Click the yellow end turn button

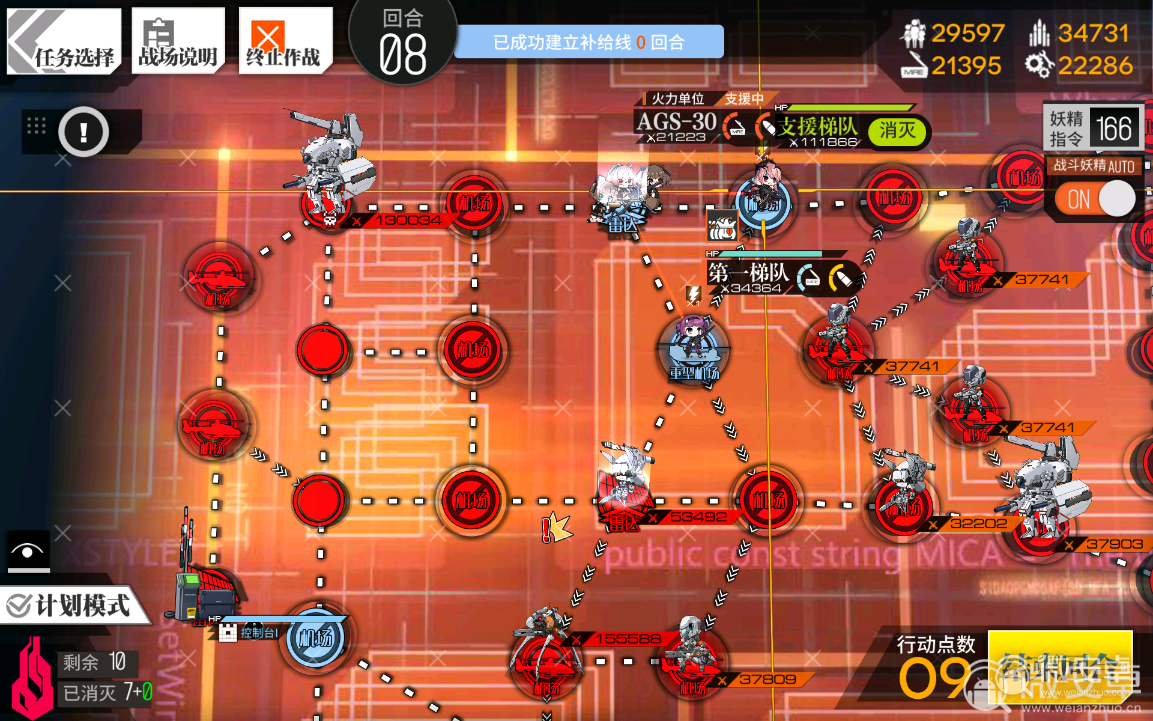tap(1059, 667)
